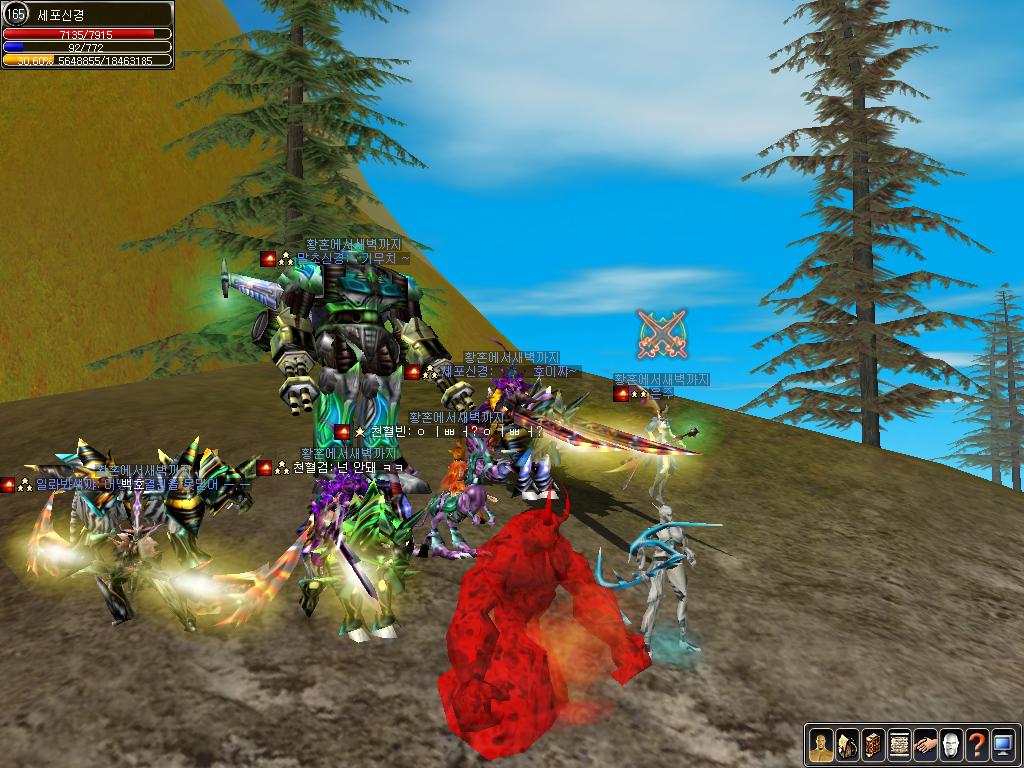This screenshot has width=1024, height=768.
Task: Open the character status icon
Action: pos(821,744)
